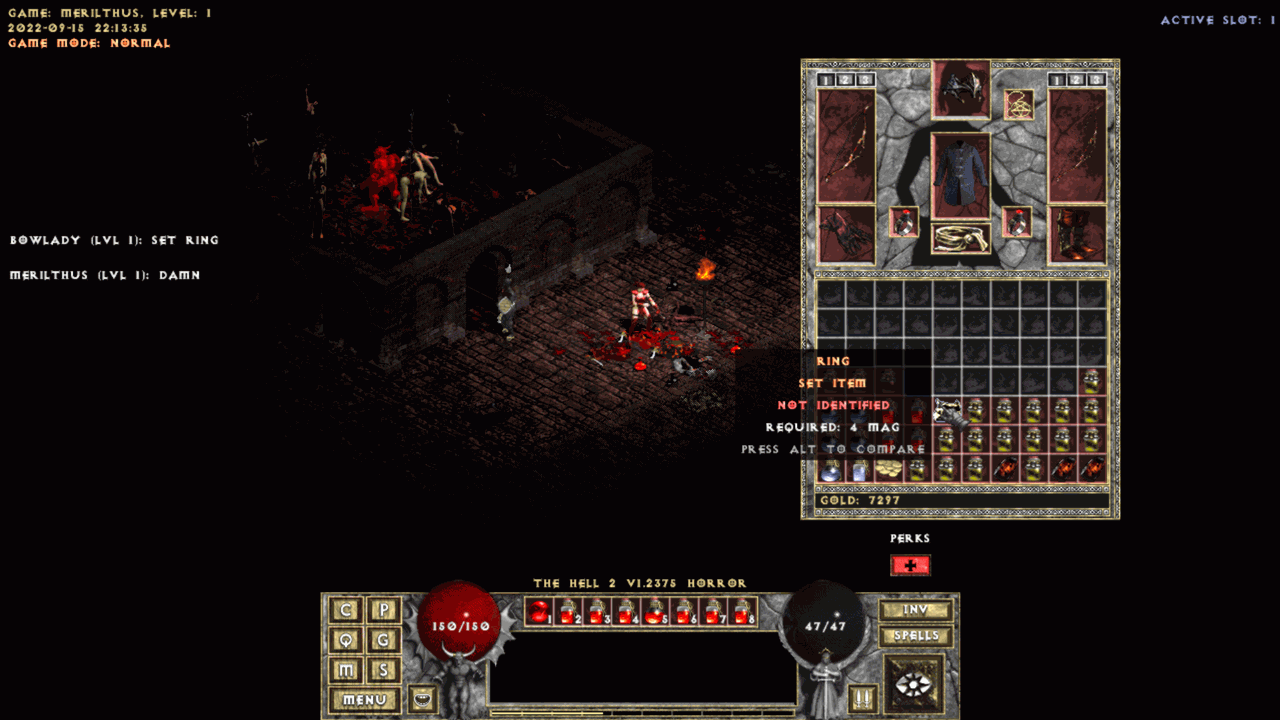Open the SPELLS book
Viewport: 1280px width, 720px height.
point(915,635)
